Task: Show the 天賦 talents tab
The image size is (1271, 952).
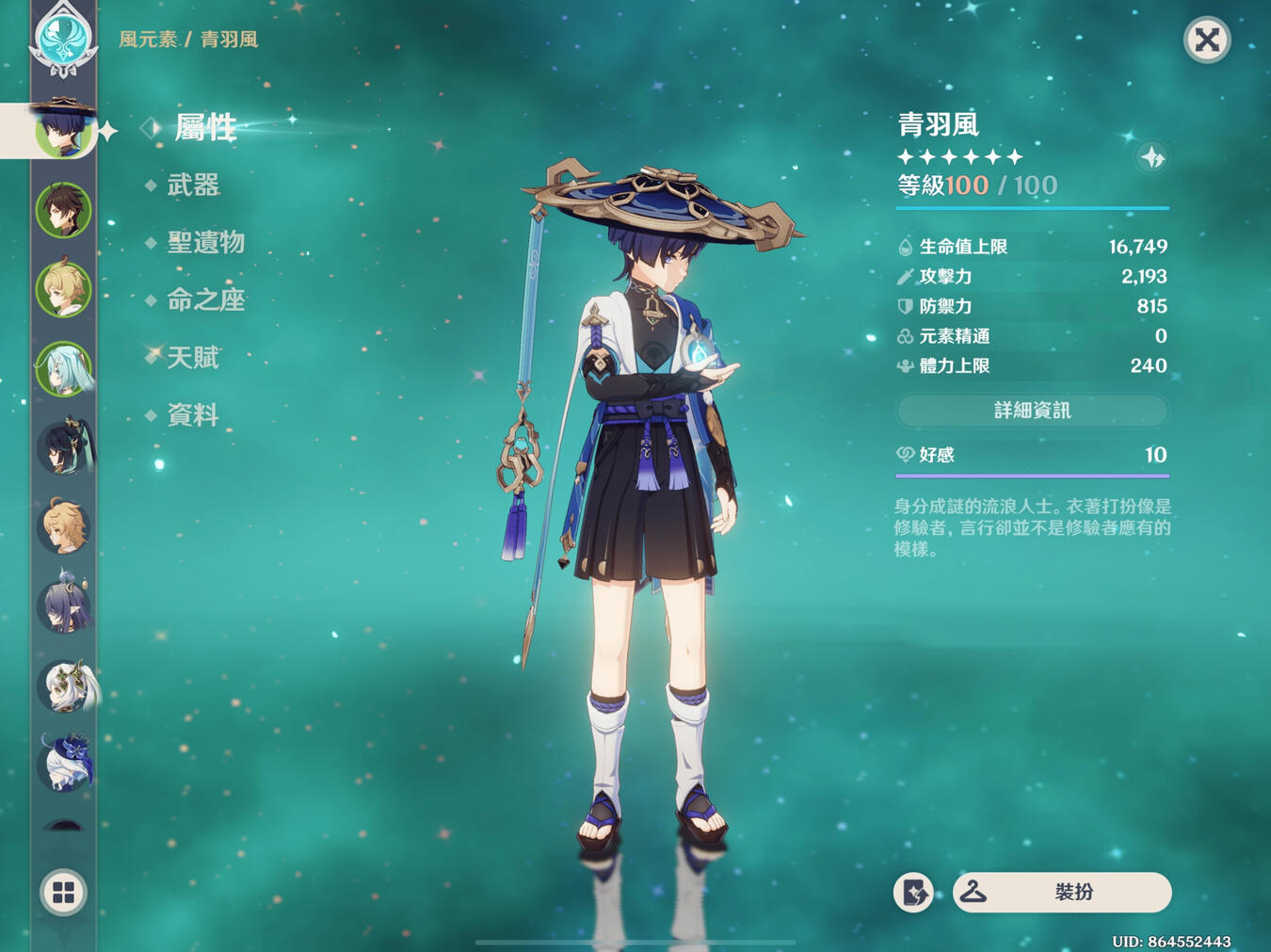Action: 193,358
